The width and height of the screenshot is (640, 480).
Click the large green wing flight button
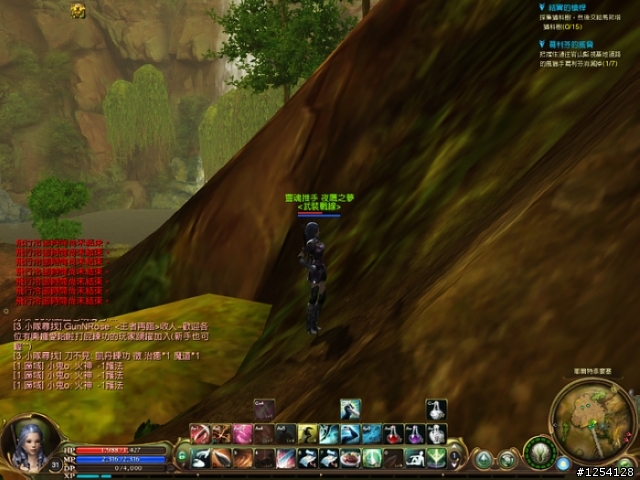pyautogui.click(x=539, y=452)
